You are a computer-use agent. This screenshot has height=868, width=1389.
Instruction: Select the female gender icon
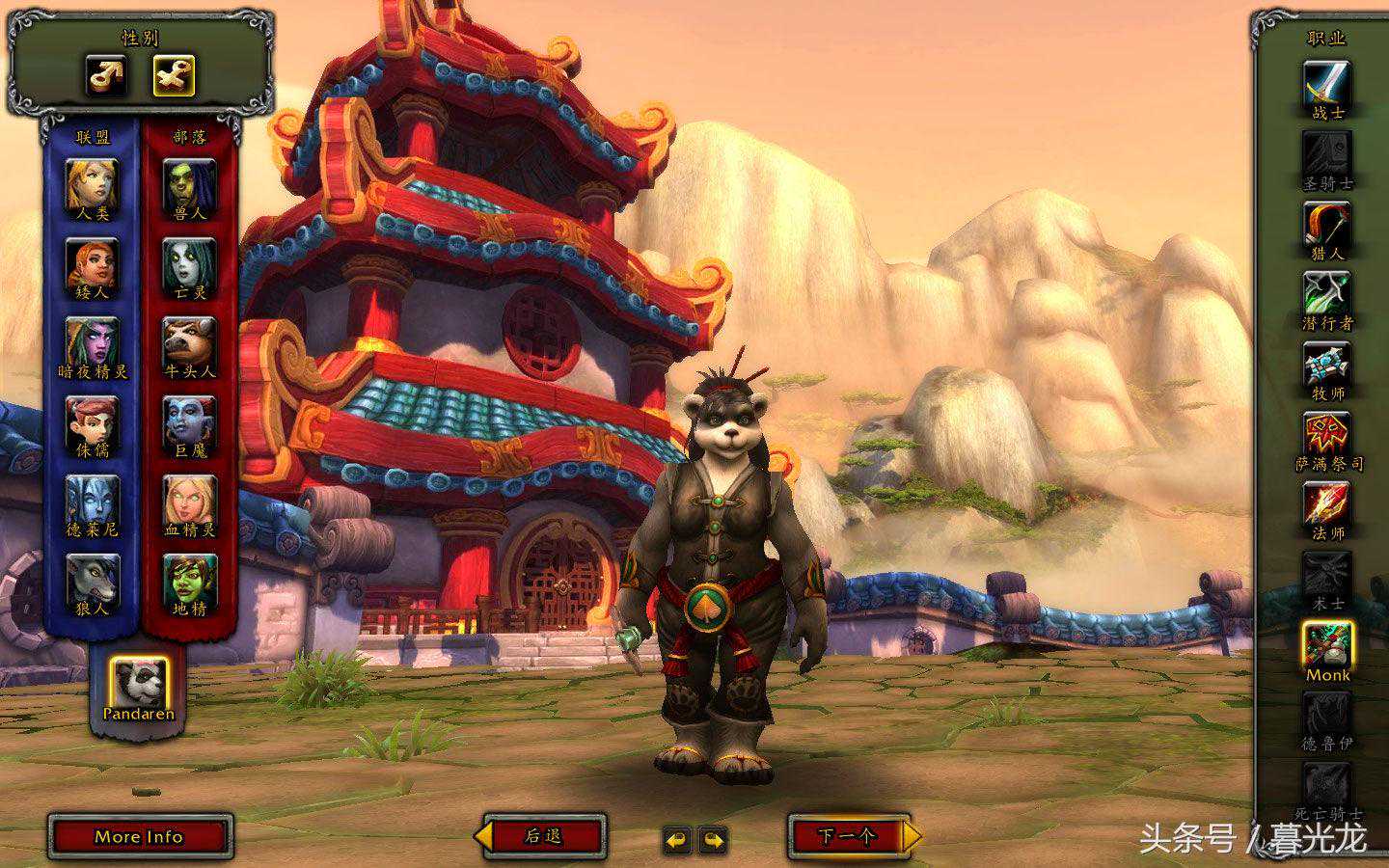(x=174, y=75)
